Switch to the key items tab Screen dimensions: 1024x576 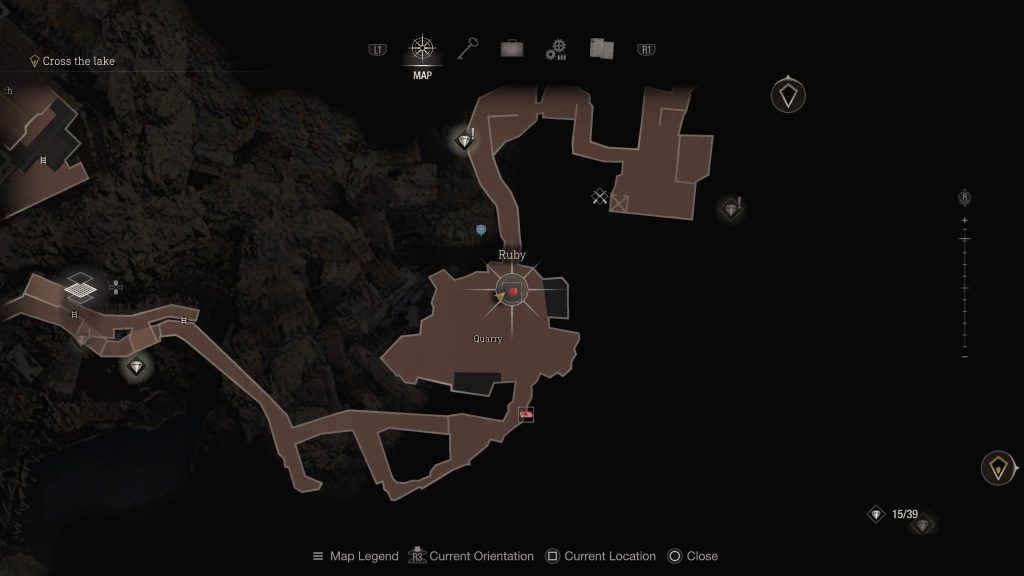pyautogui.click(x=468, y=49)
